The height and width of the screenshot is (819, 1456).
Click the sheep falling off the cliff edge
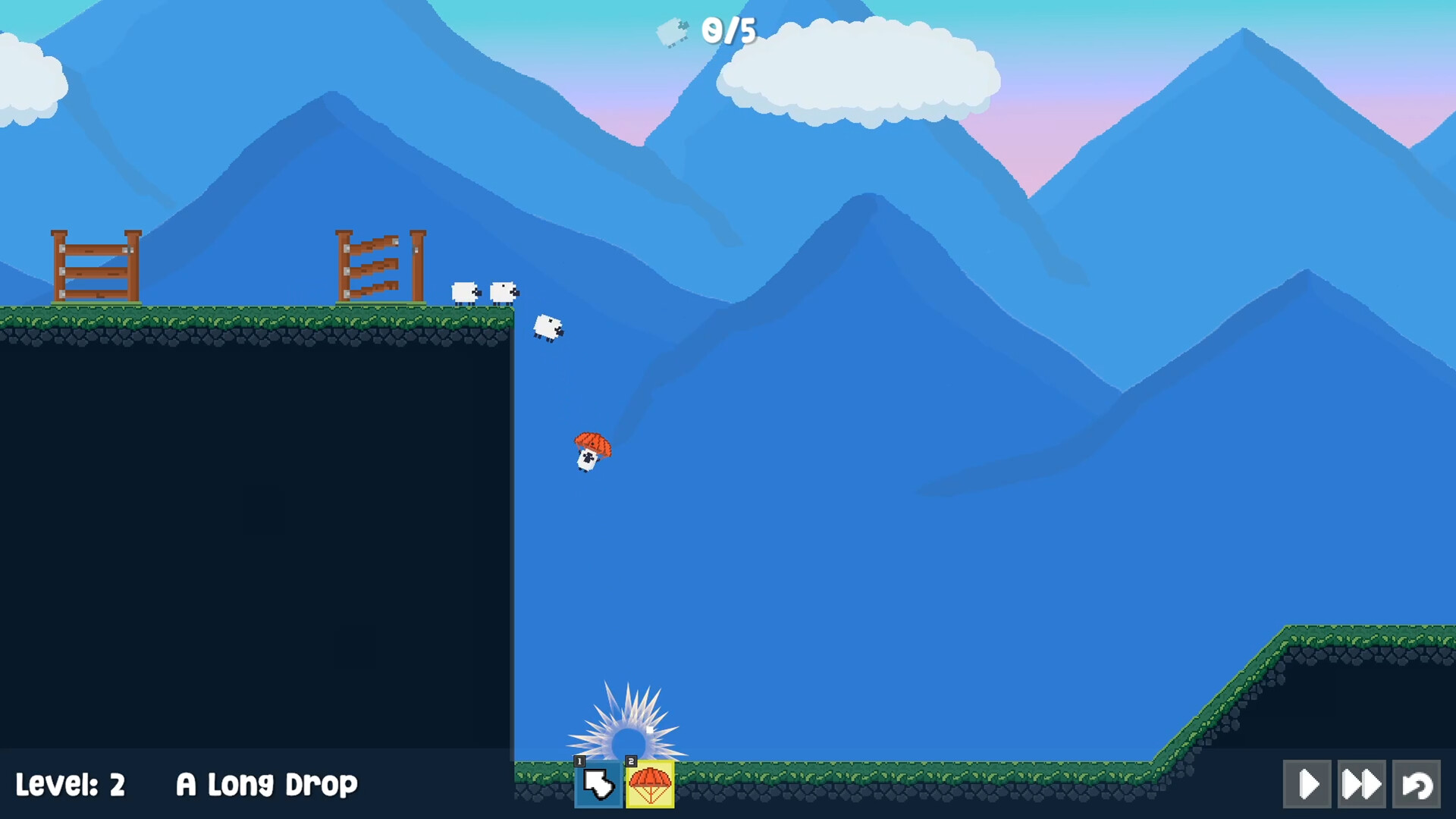pyautogui.click(x=548, y=326)
